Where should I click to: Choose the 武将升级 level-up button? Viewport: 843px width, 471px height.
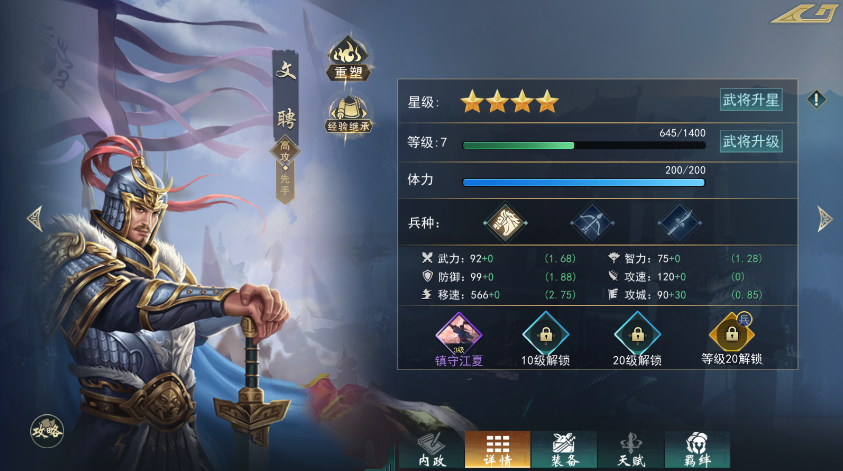click(751, 142)
